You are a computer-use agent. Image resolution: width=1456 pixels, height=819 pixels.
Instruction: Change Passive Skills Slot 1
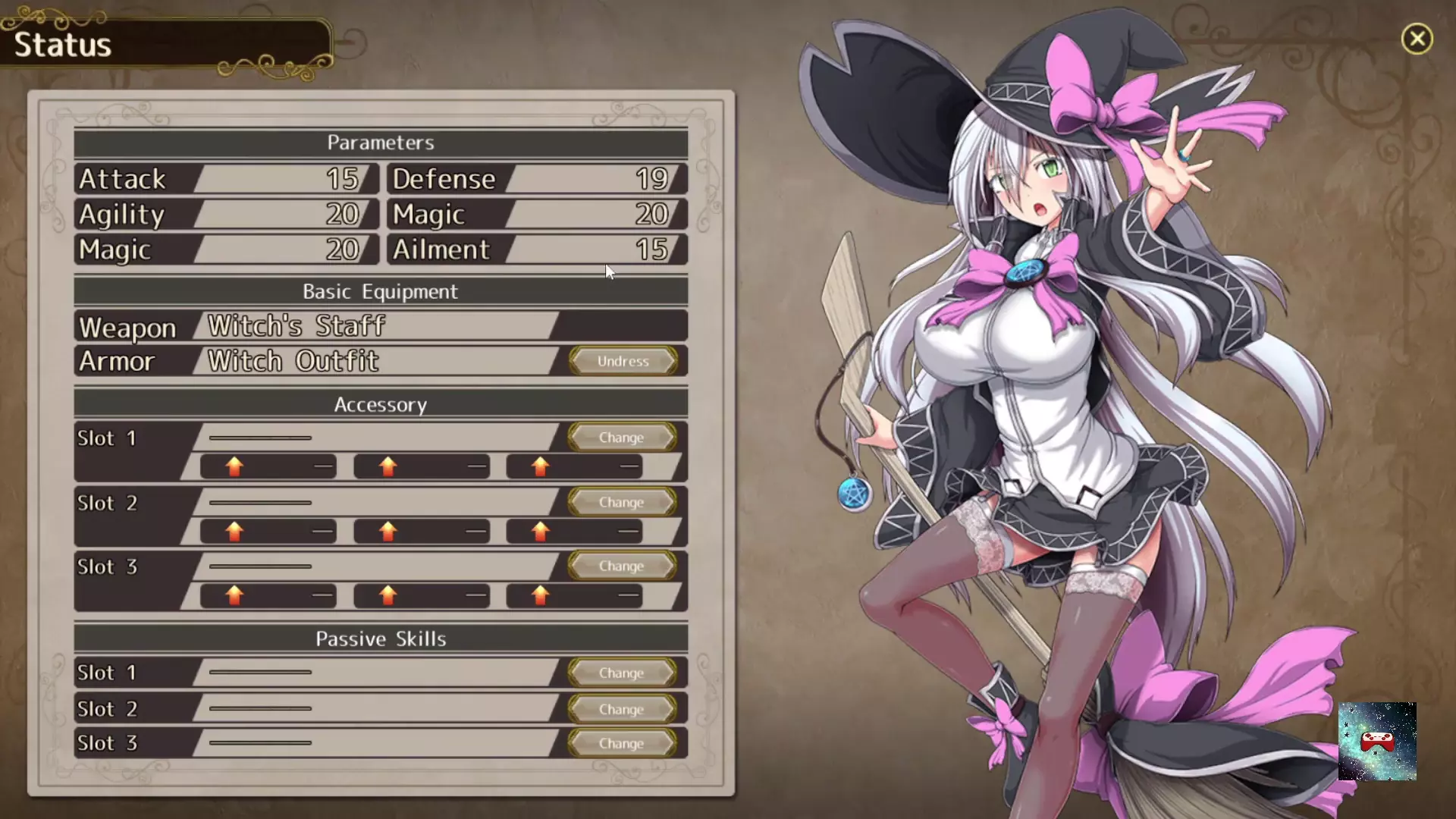pos(621,673)
